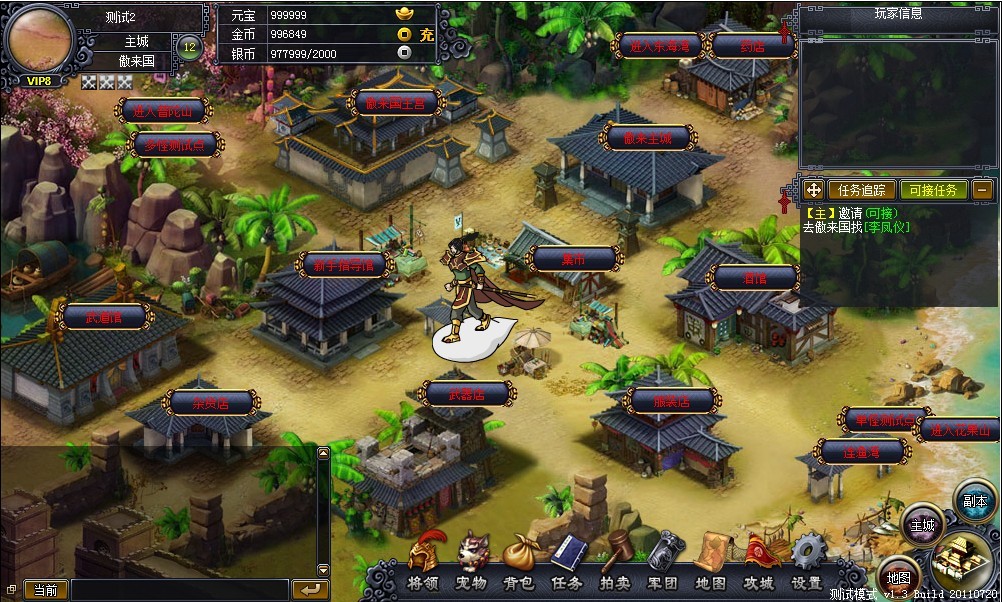The image size is (1002, 602).
Task: Open the 设置 settings gear
Action: [806, 561]
